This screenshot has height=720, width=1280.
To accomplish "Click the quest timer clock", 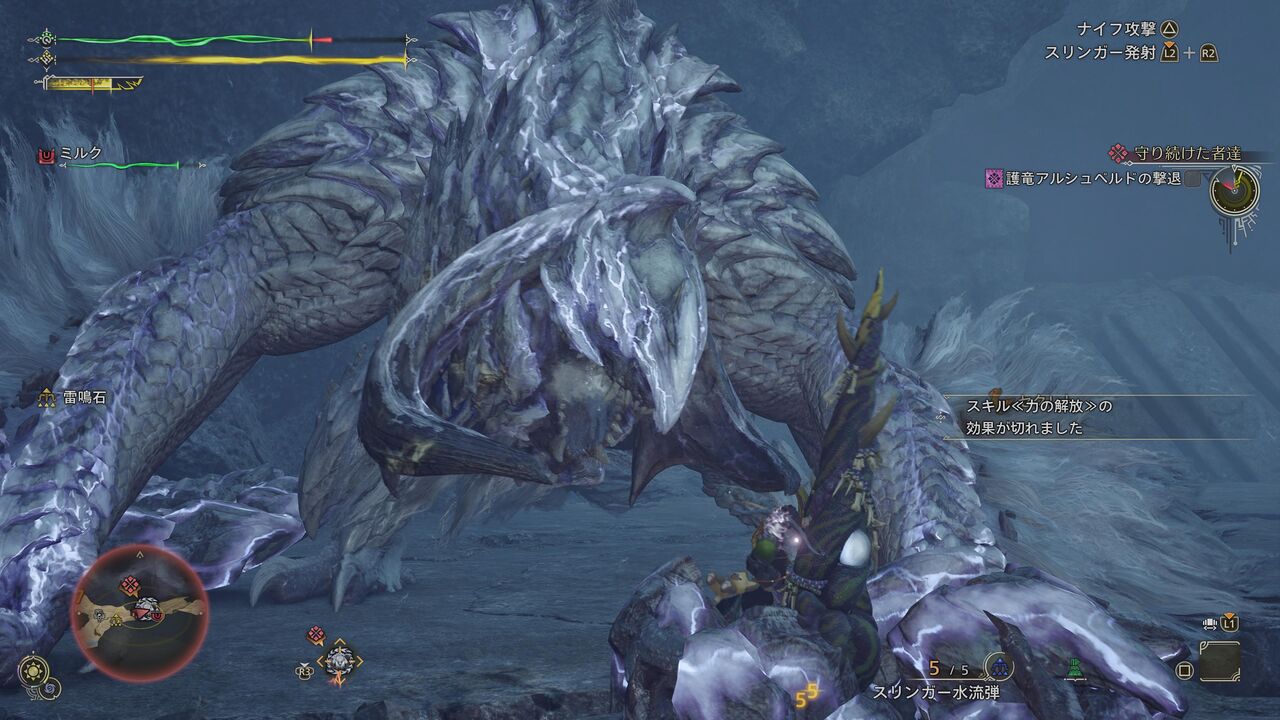I will [1233, 189].
